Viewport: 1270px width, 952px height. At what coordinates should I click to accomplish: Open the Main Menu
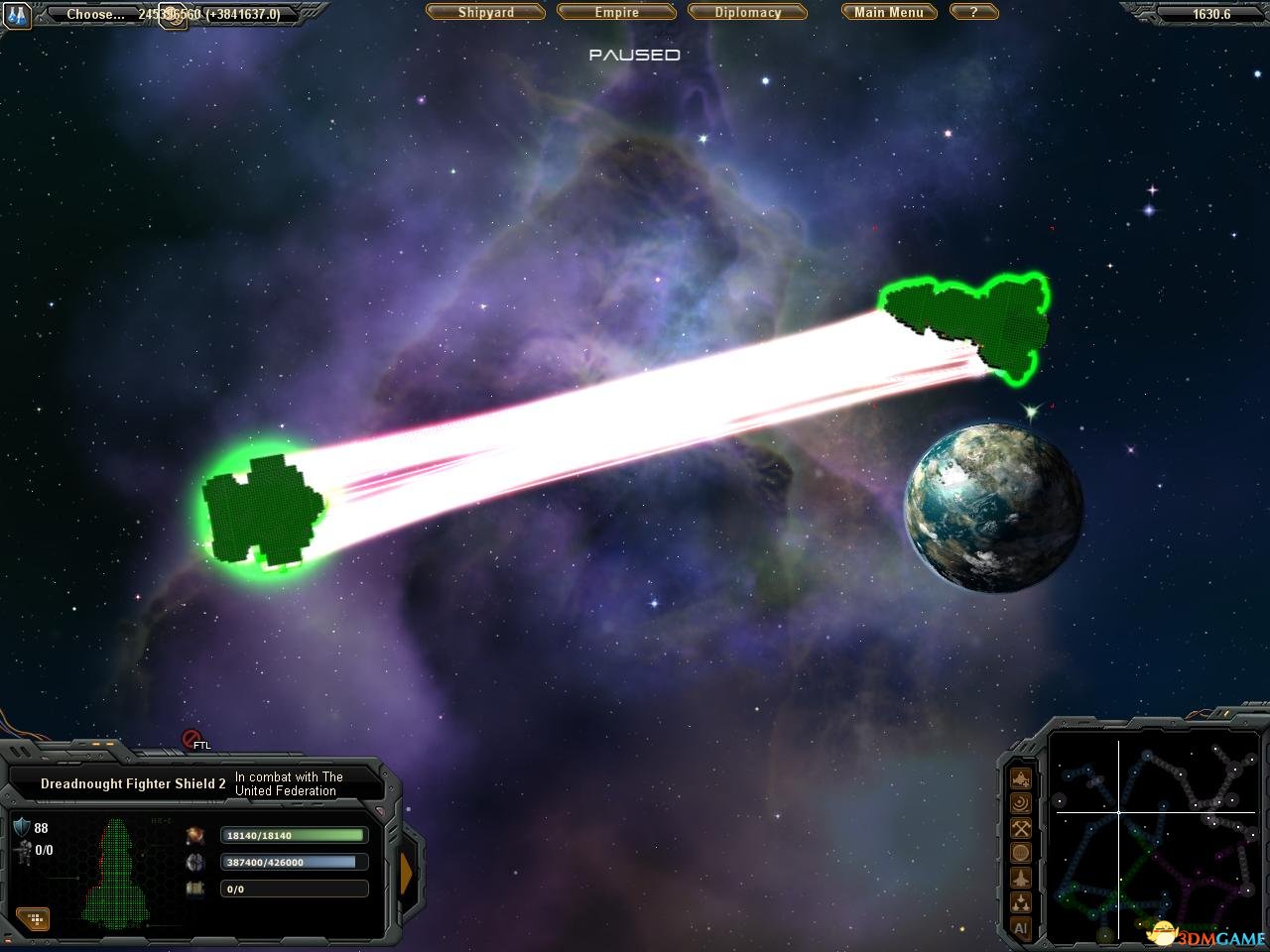click(888, 13)
